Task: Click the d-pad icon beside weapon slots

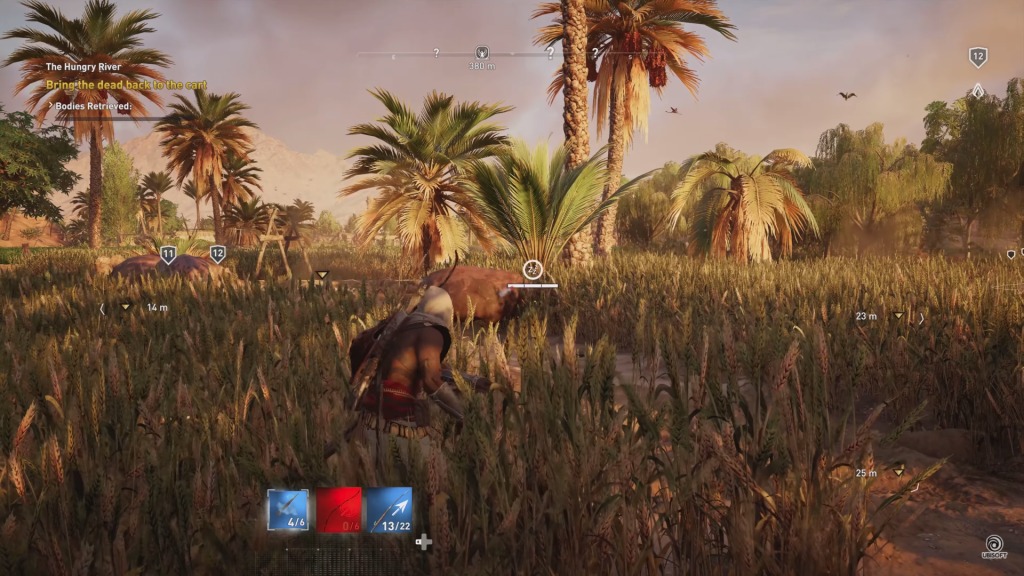Action: pos(424,542)
